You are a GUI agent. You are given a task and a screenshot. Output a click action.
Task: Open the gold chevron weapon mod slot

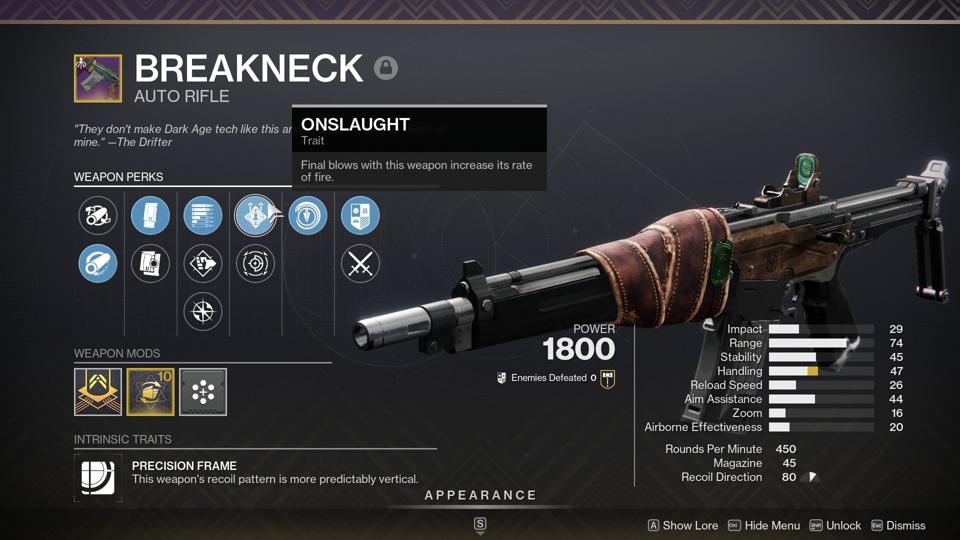pyautogui.click(x=98, y=391)
